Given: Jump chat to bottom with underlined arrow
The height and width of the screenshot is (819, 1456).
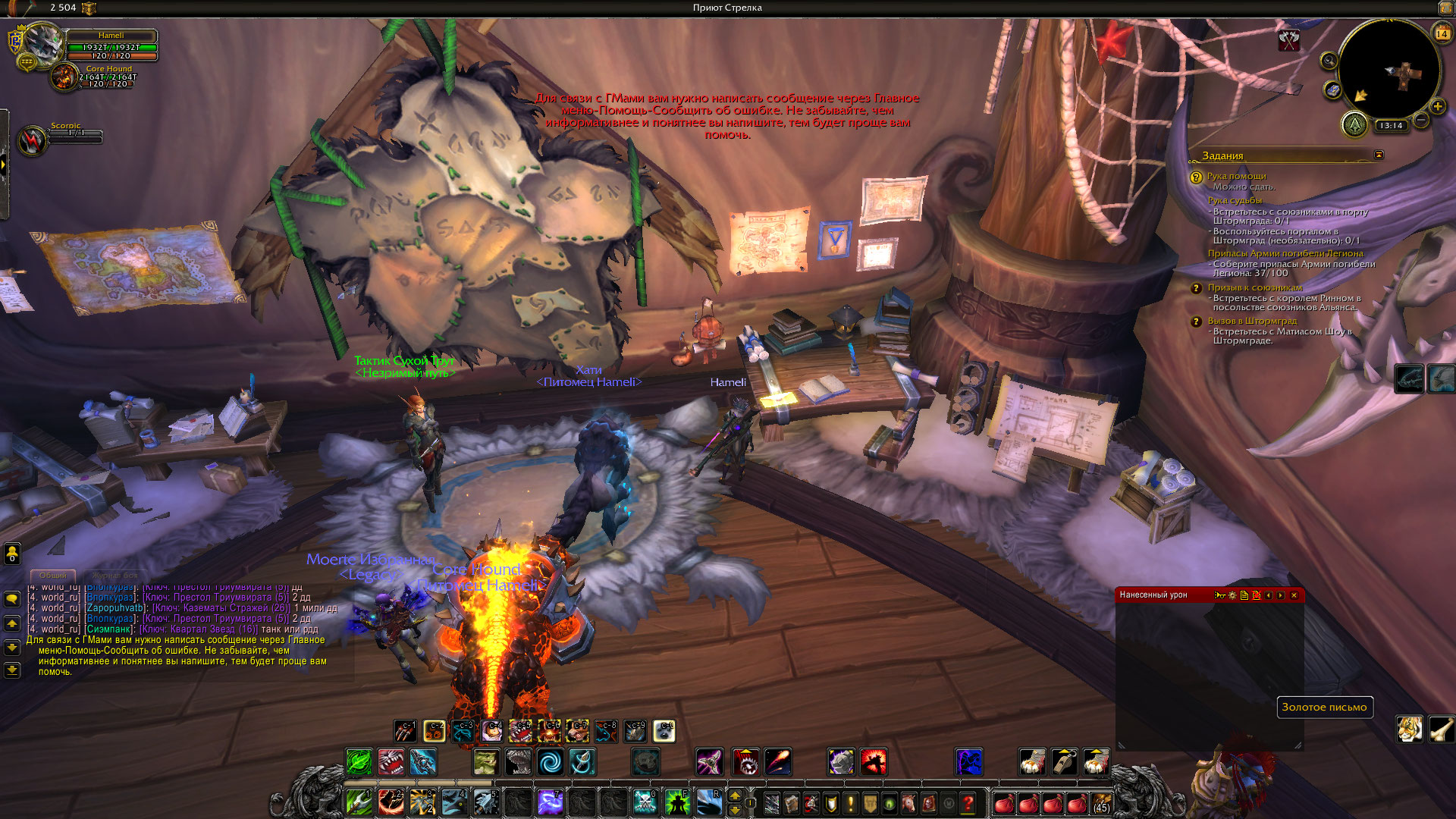Looking at the screenshot, I should (12, 670).
